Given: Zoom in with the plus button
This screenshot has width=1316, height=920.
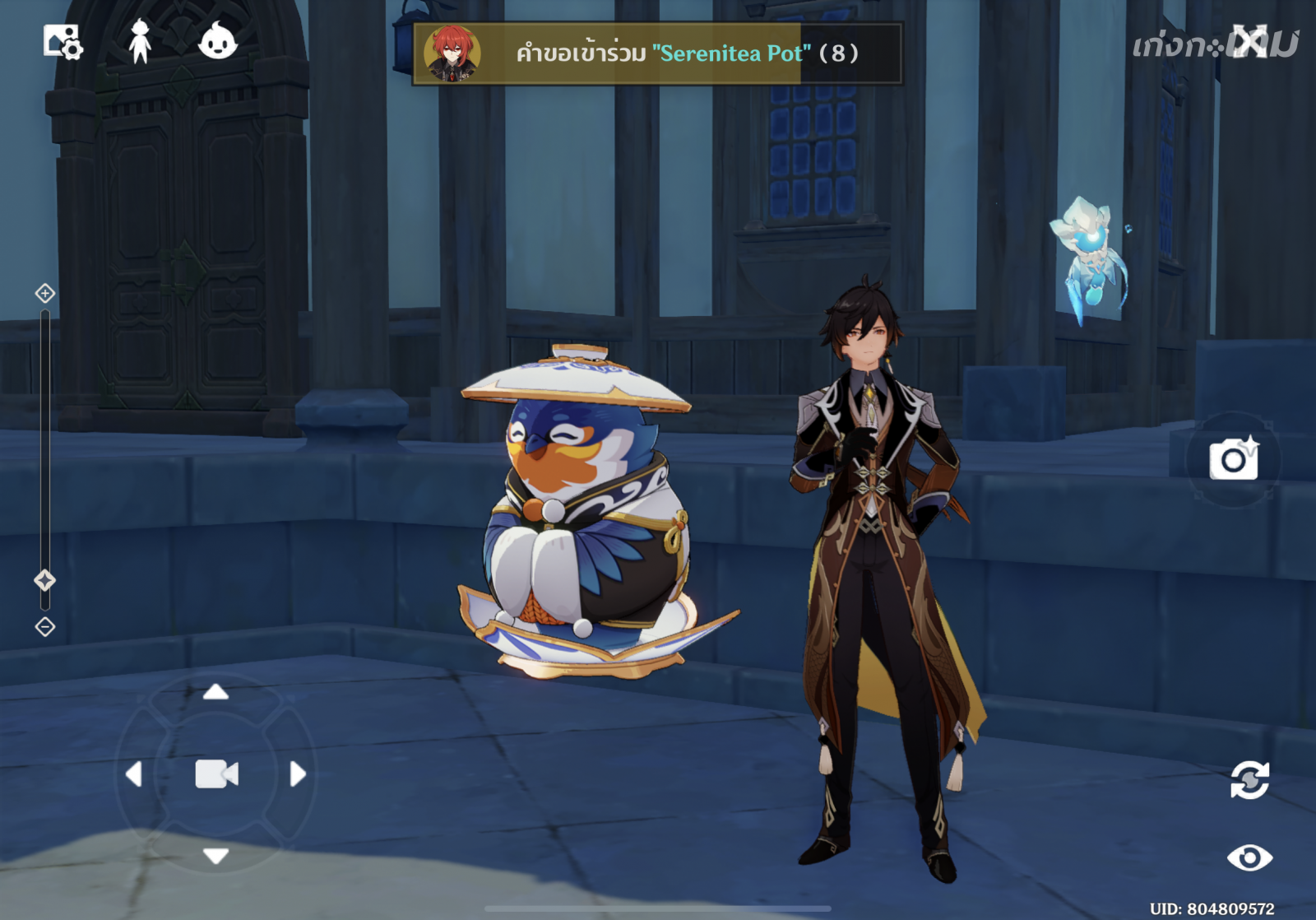Looking at the screenshot, I should coord(45,293).
